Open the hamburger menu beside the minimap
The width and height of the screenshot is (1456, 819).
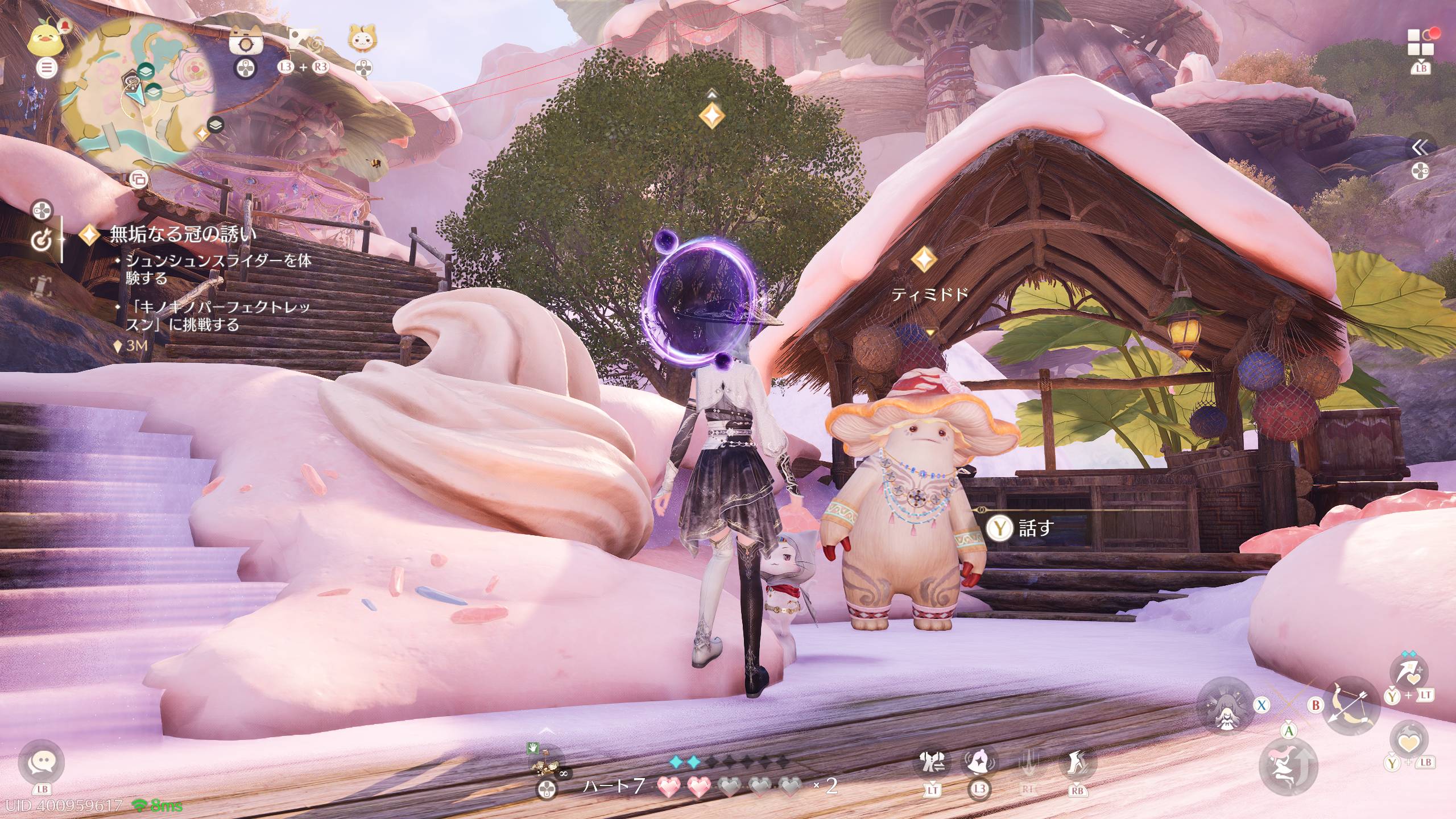(x=47, y=68)
